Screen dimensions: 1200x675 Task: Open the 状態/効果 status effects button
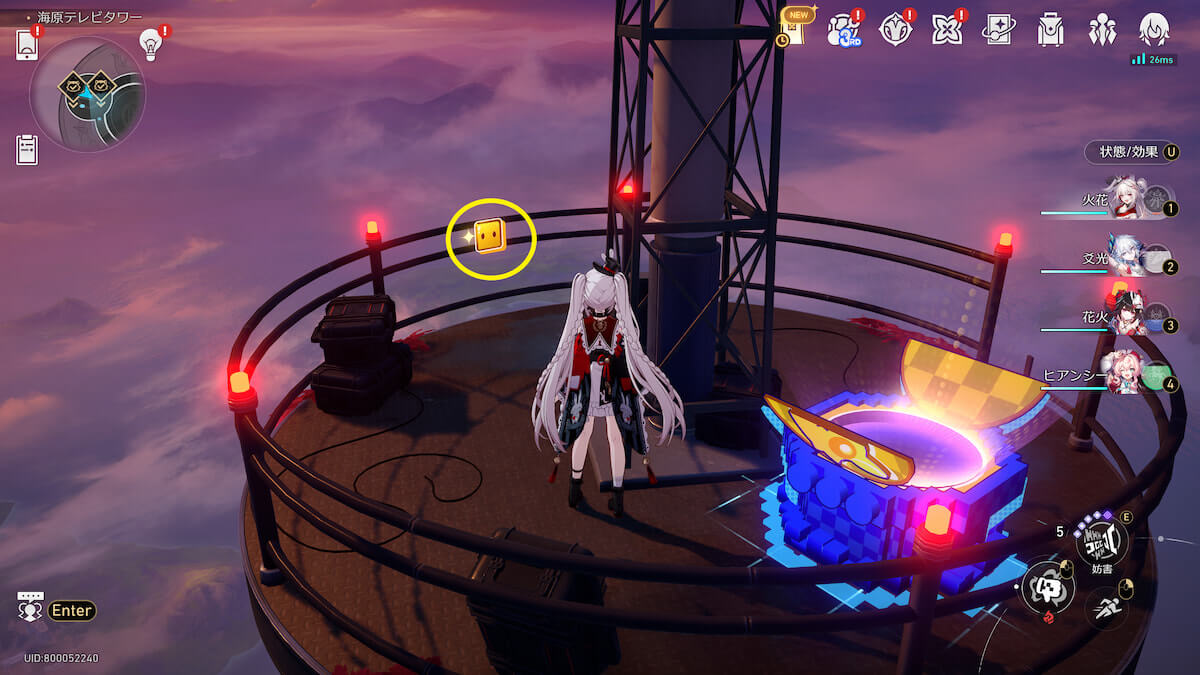click(1131, 152)
